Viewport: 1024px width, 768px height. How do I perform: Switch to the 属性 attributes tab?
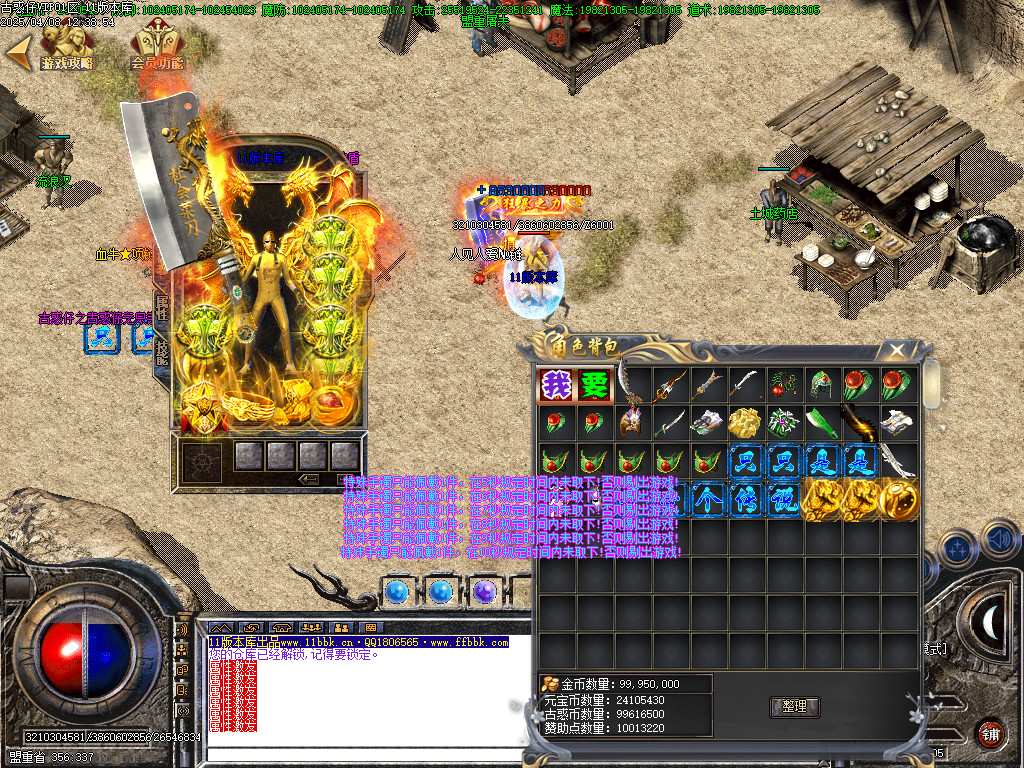click(x=162, y=307)
